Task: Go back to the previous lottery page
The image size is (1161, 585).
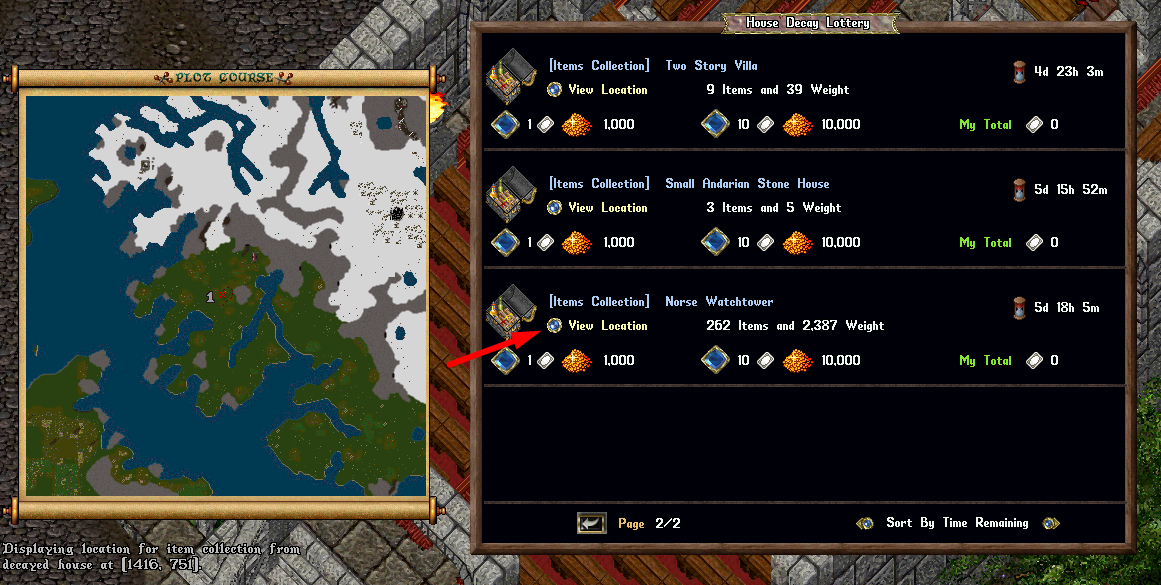Action: coord(591,523)
